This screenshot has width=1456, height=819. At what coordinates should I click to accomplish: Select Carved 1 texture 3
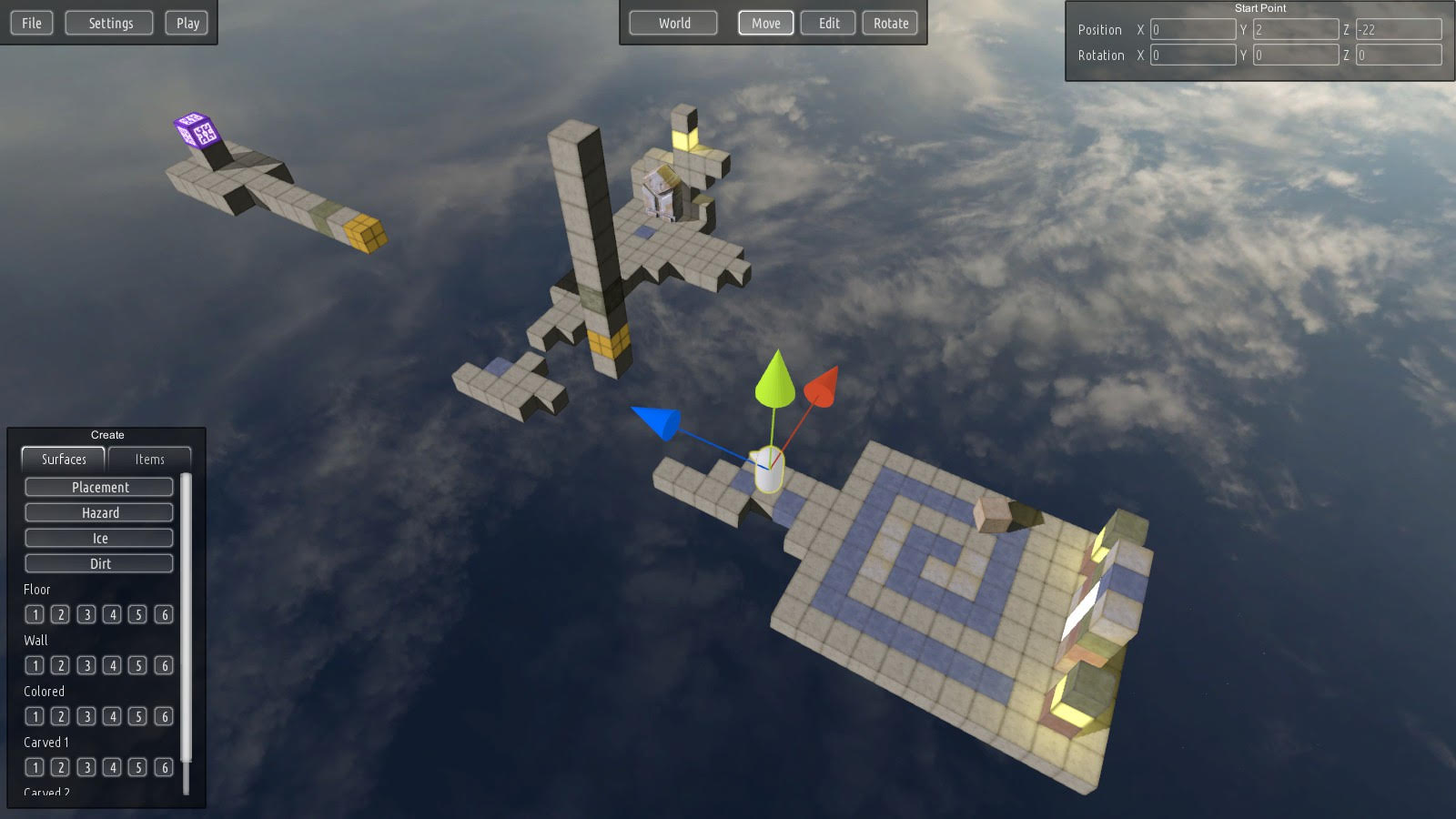click(86, 767)
